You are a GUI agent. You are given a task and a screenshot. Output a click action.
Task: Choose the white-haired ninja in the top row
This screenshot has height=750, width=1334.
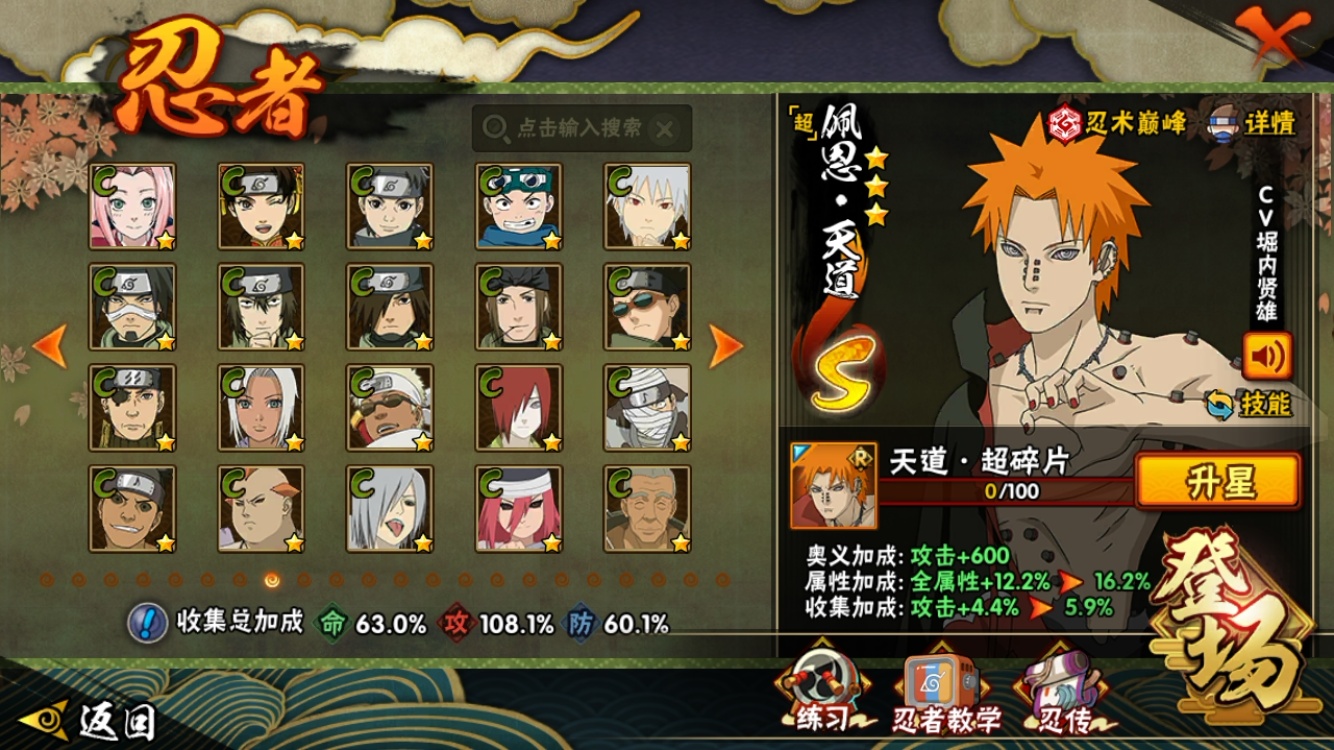tap(647, 206)
